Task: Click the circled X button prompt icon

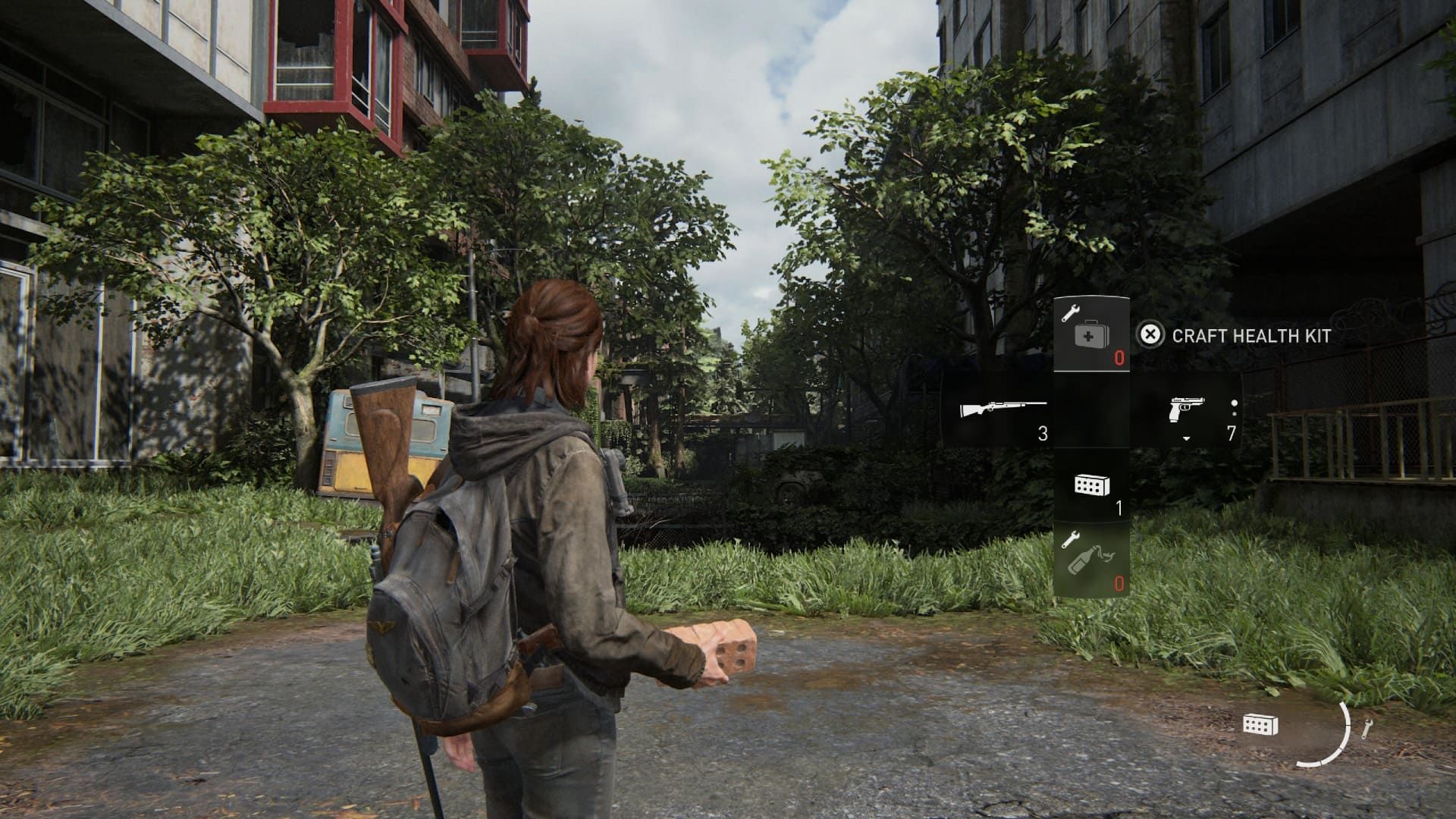Action: [1151, 335]
